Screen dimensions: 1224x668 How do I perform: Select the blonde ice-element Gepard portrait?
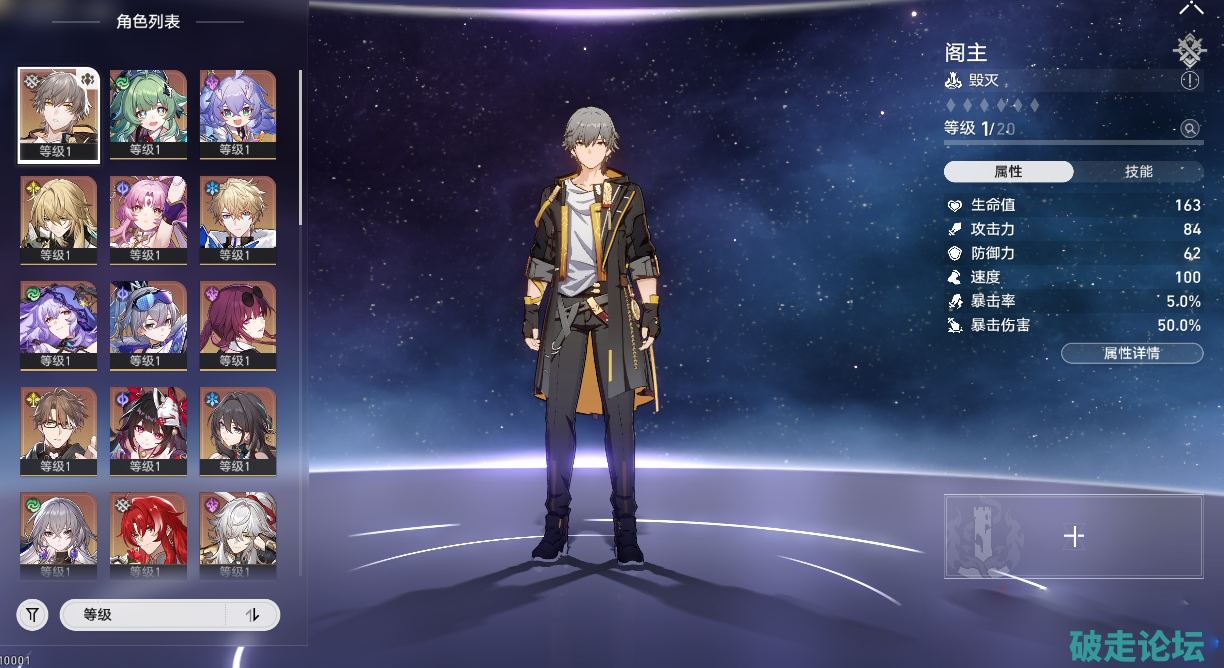pyautogui.click(x=238, y=214)
